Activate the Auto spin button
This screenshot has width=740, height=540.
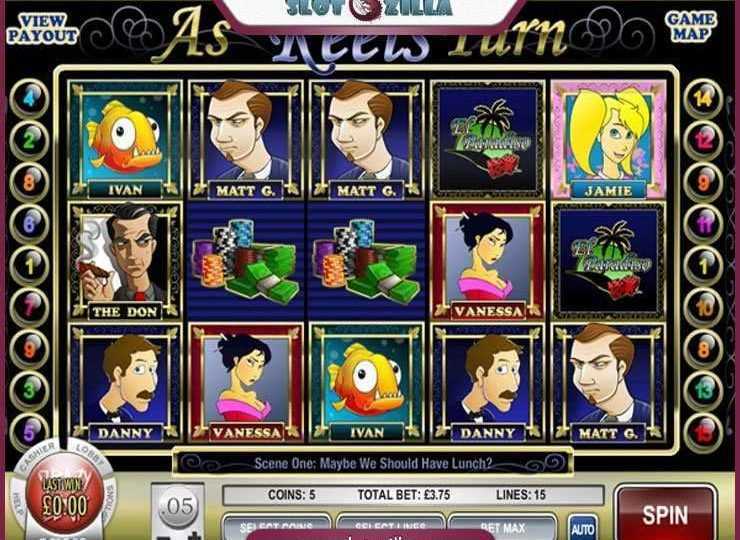tap(583, 526)
